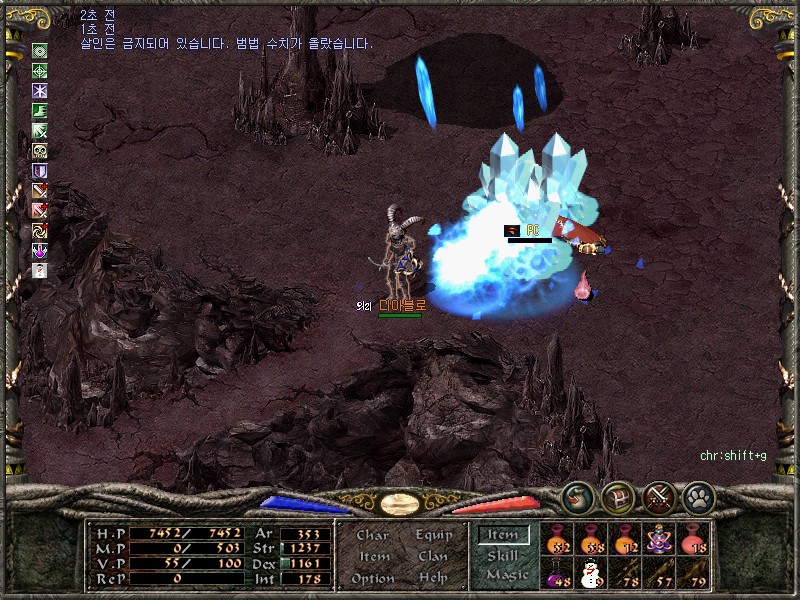Switch quickbar to the Skill tab
The image size is (800, 600).
[503, 556]
